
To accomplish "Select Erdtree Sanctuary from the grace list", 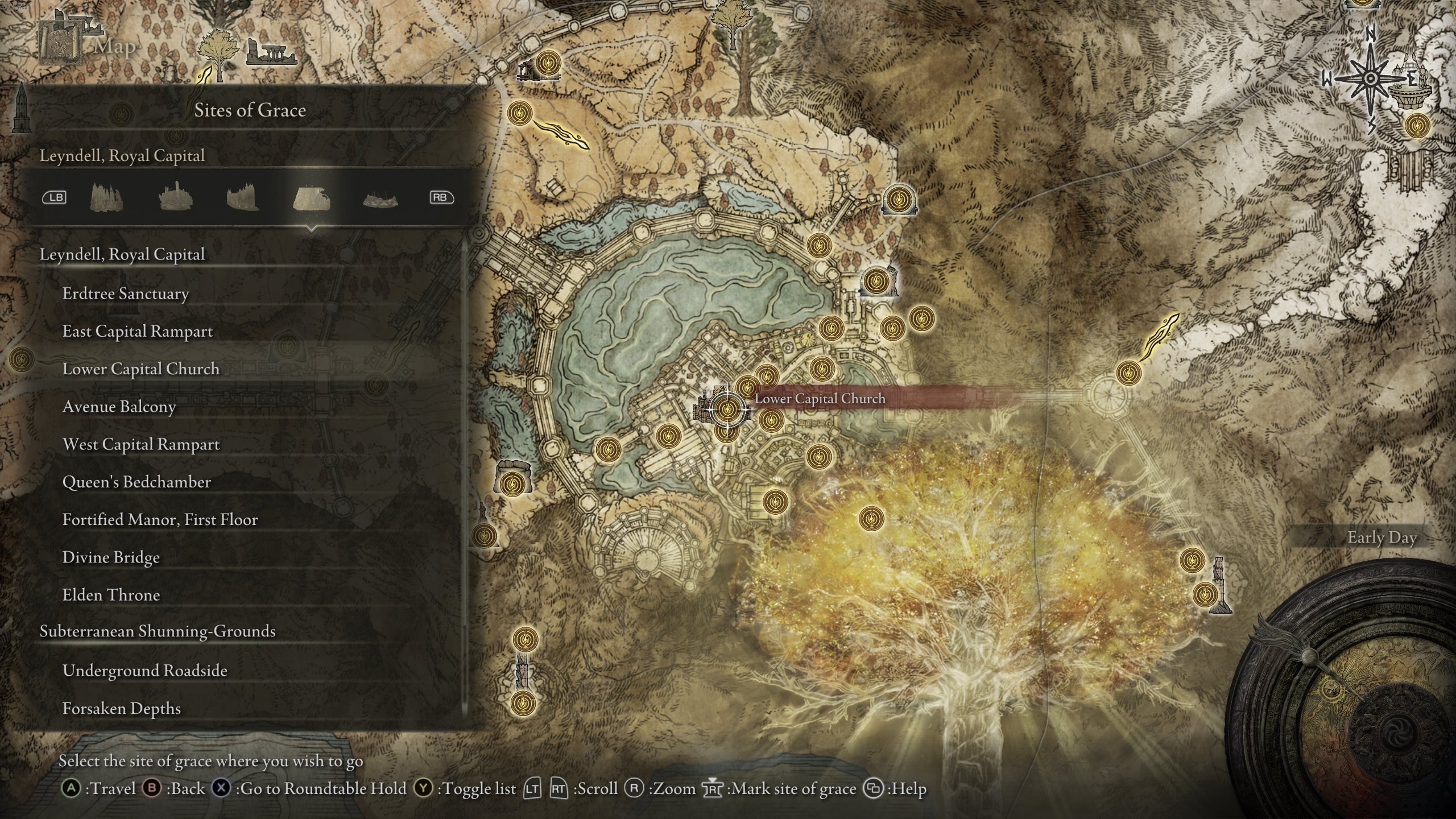I will click(x=126, y=294).
